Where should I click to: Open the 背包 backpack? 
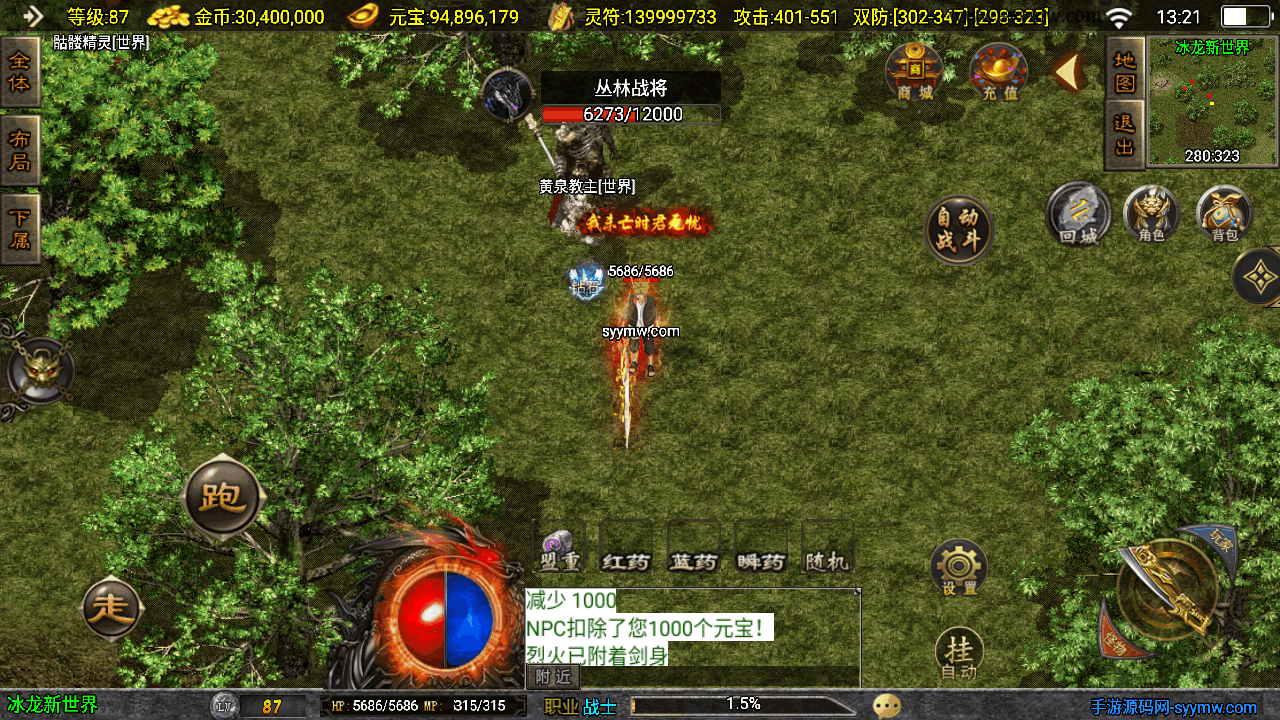click(1224, 215)
